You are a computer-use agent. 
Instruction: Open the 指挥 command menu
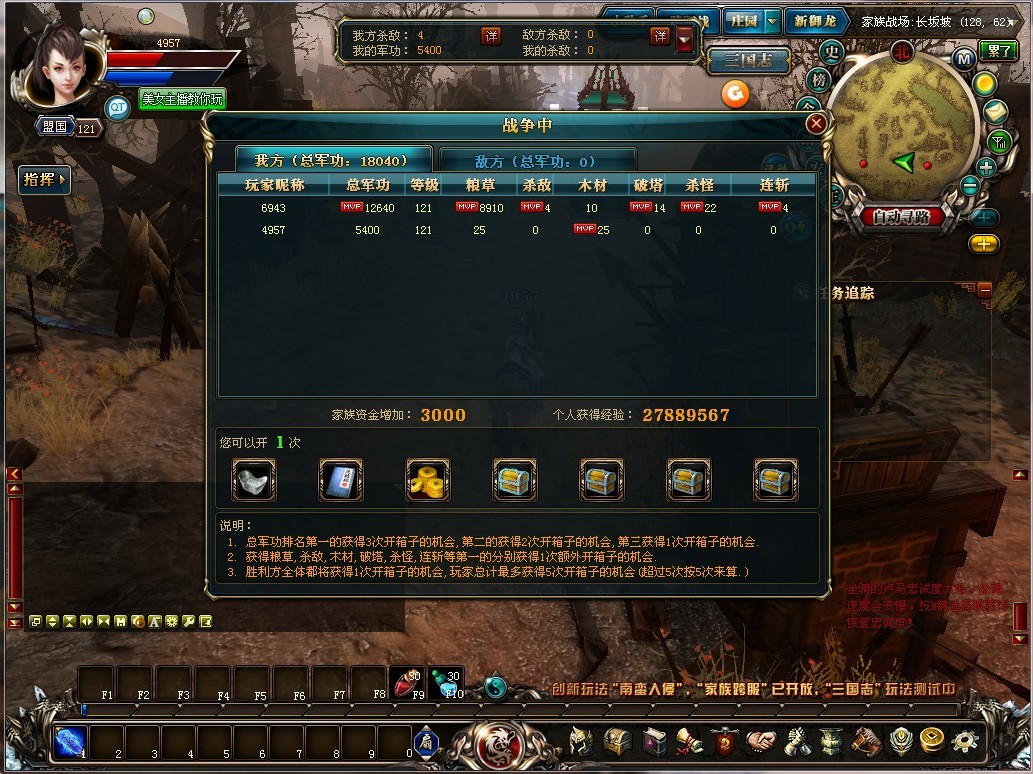[x=44, y=179]
